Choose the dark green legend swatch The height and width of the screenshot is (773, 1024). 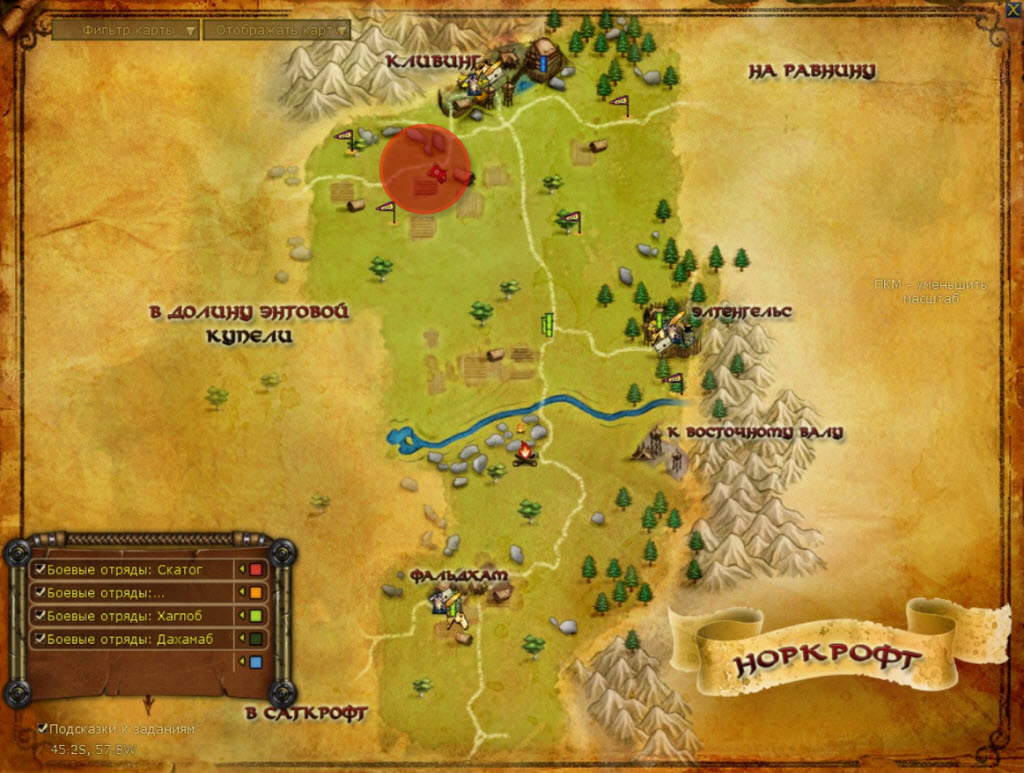256,638
